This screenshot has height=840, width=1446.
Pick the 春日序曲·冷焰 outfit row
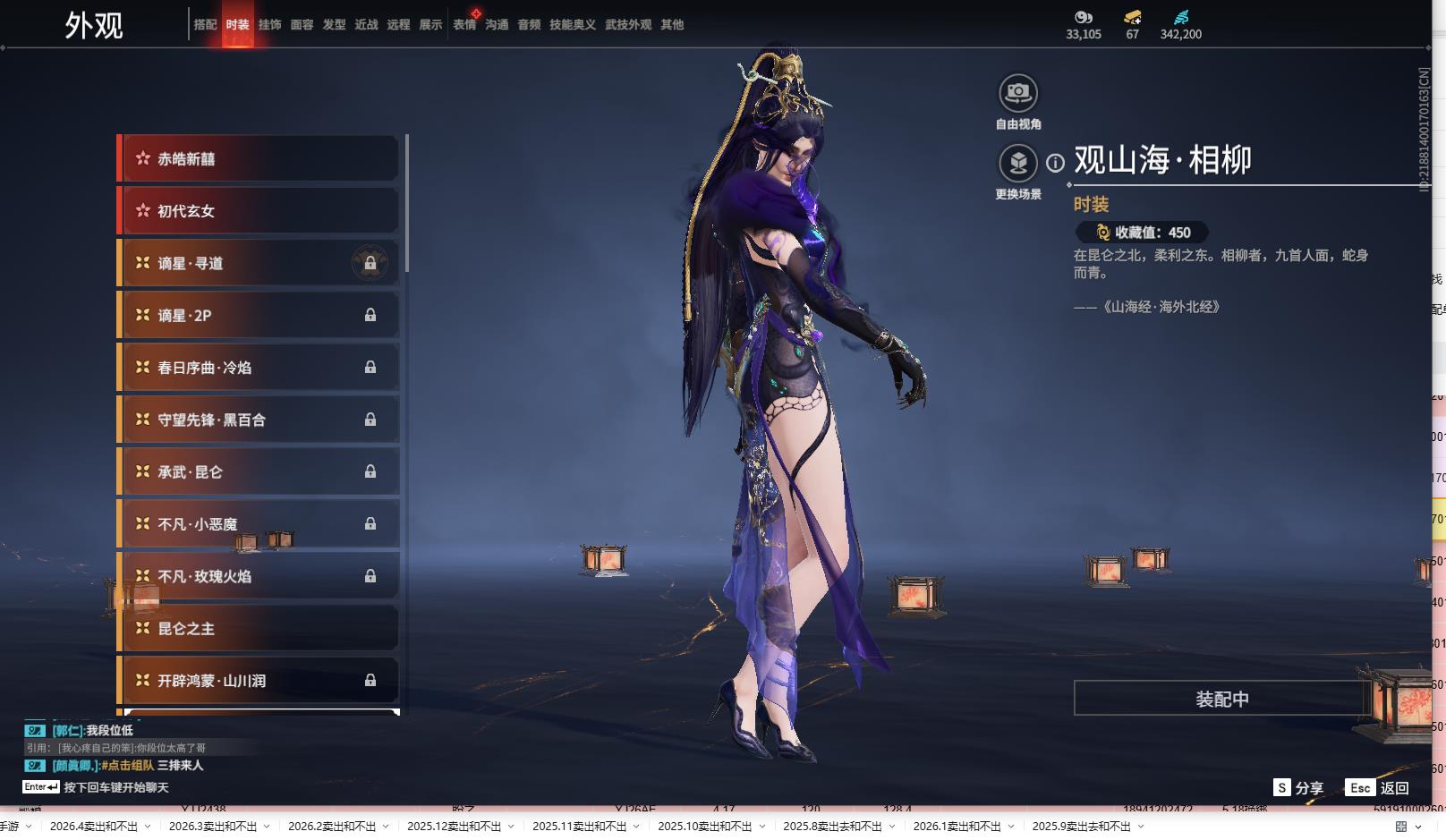pyautogui.click(x=259, y=368)
